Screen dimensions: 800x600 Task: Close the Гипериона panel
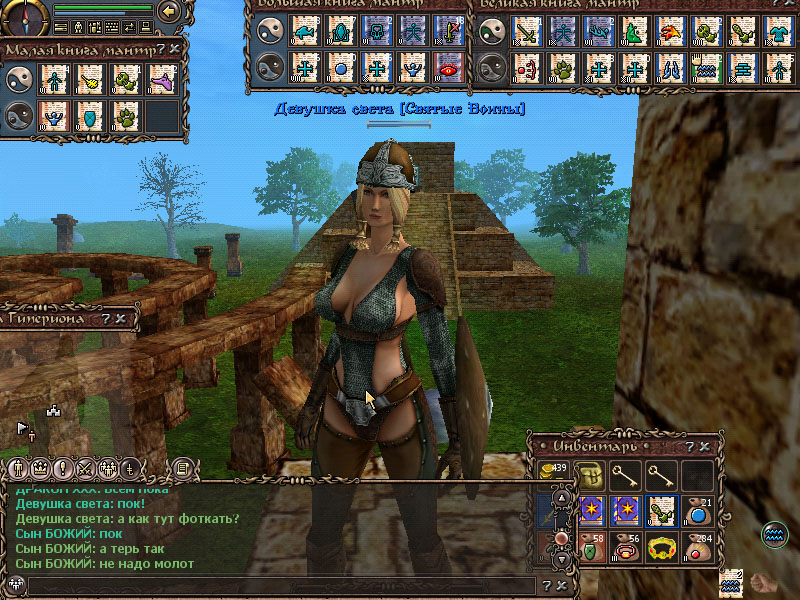coord(121,319)
